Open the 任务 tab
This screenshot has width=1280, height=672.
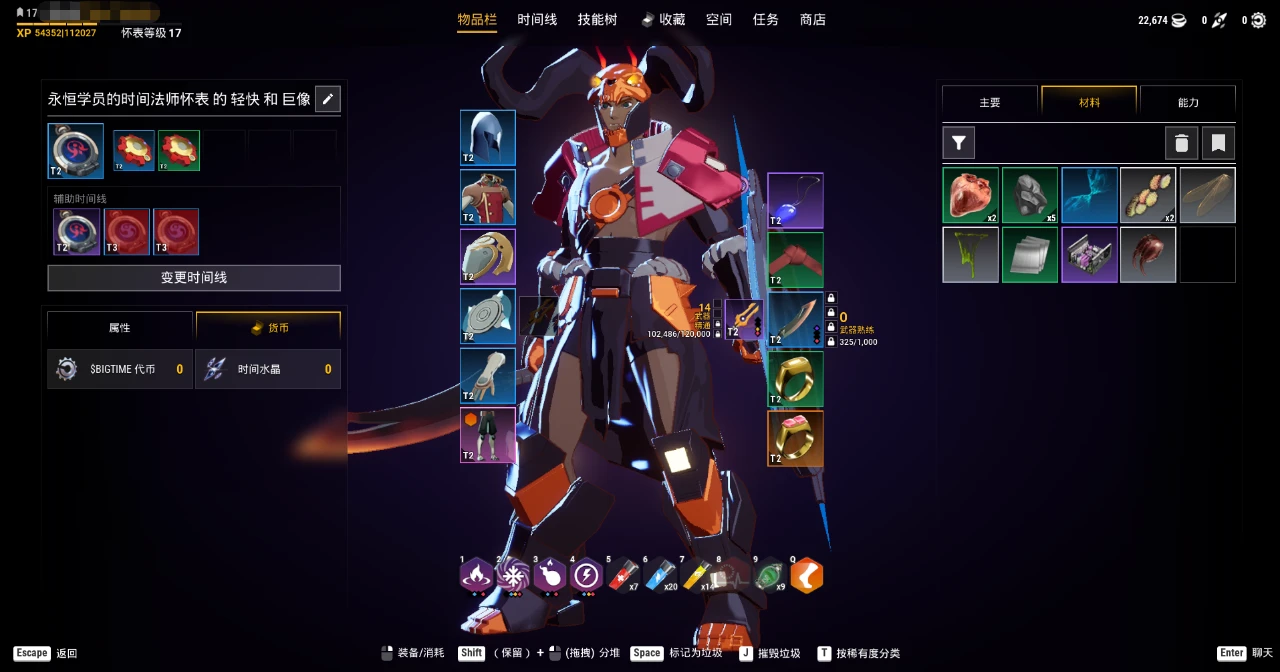point(766,20)
